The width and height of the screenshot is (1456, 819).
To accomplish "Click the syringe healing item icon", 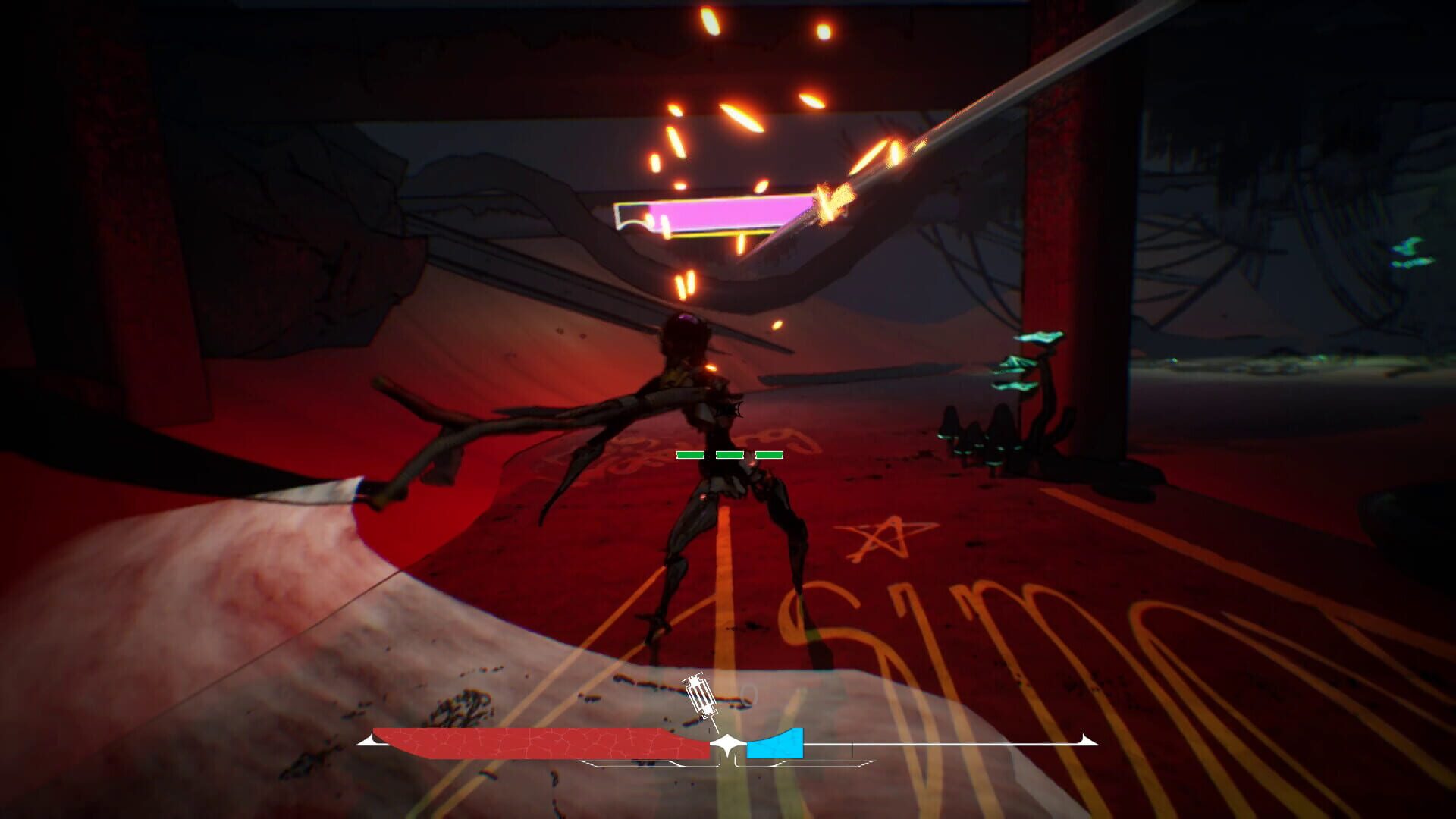I will click(x=699, y=695).
